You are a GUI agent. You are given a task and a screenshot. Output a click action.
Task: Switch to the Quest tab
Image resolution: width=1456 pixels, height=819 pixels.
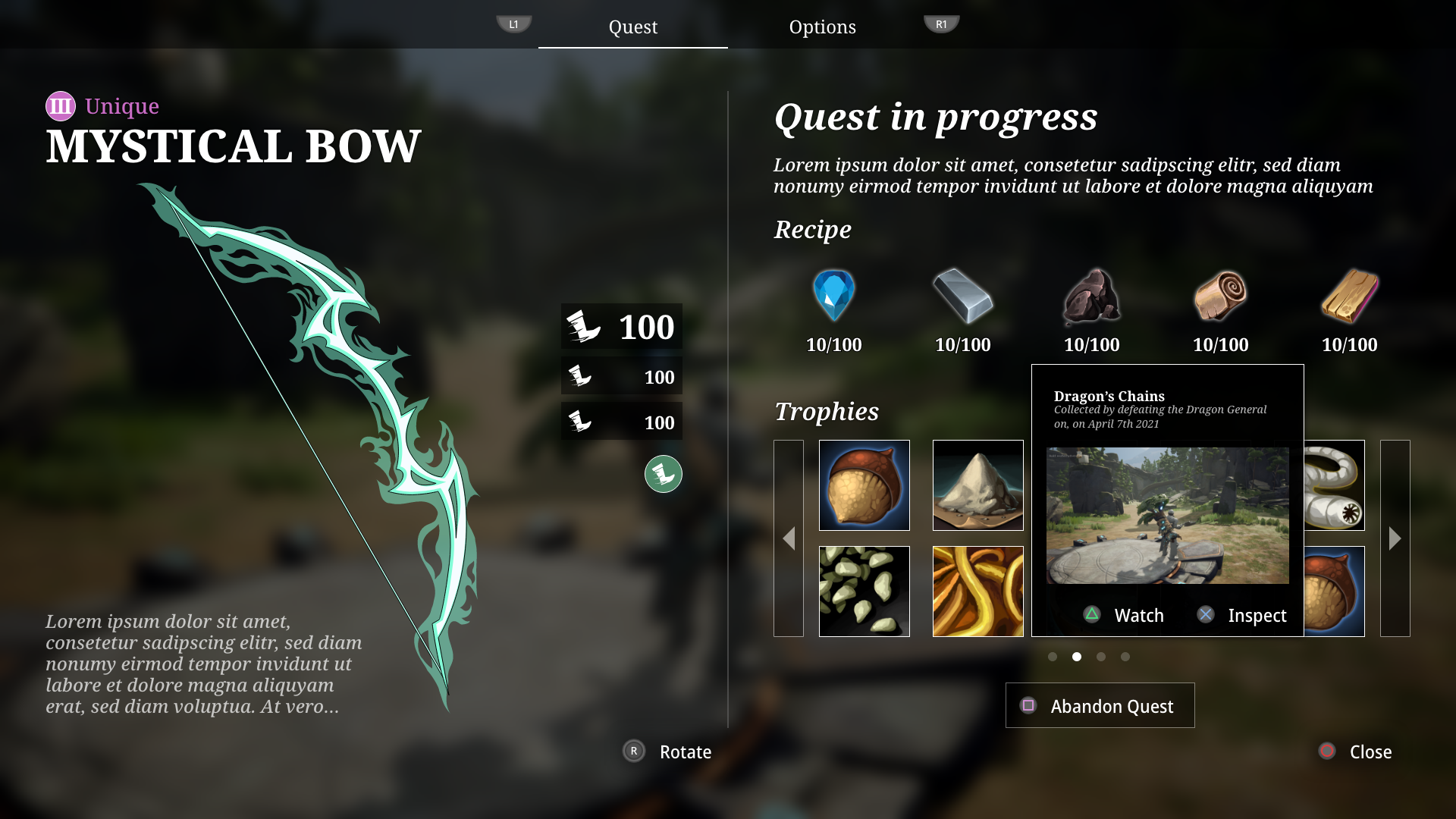tap(632, 27)
